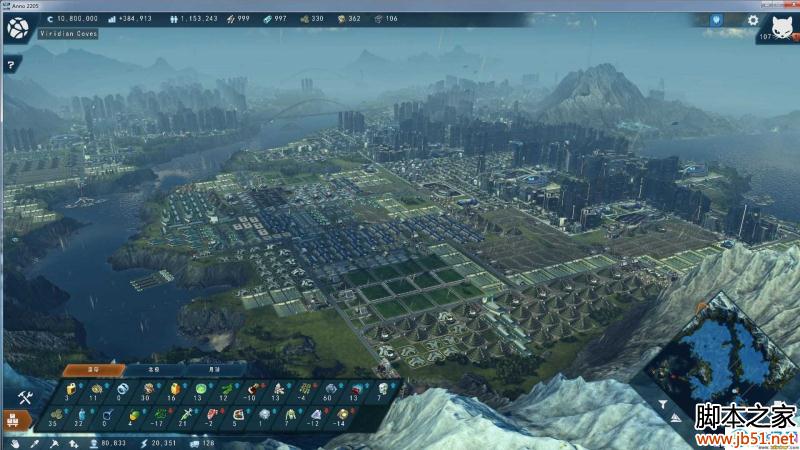Select the orange warehouse goods button
This screenshot has width=800, height=450.
[x=17, y=419]
